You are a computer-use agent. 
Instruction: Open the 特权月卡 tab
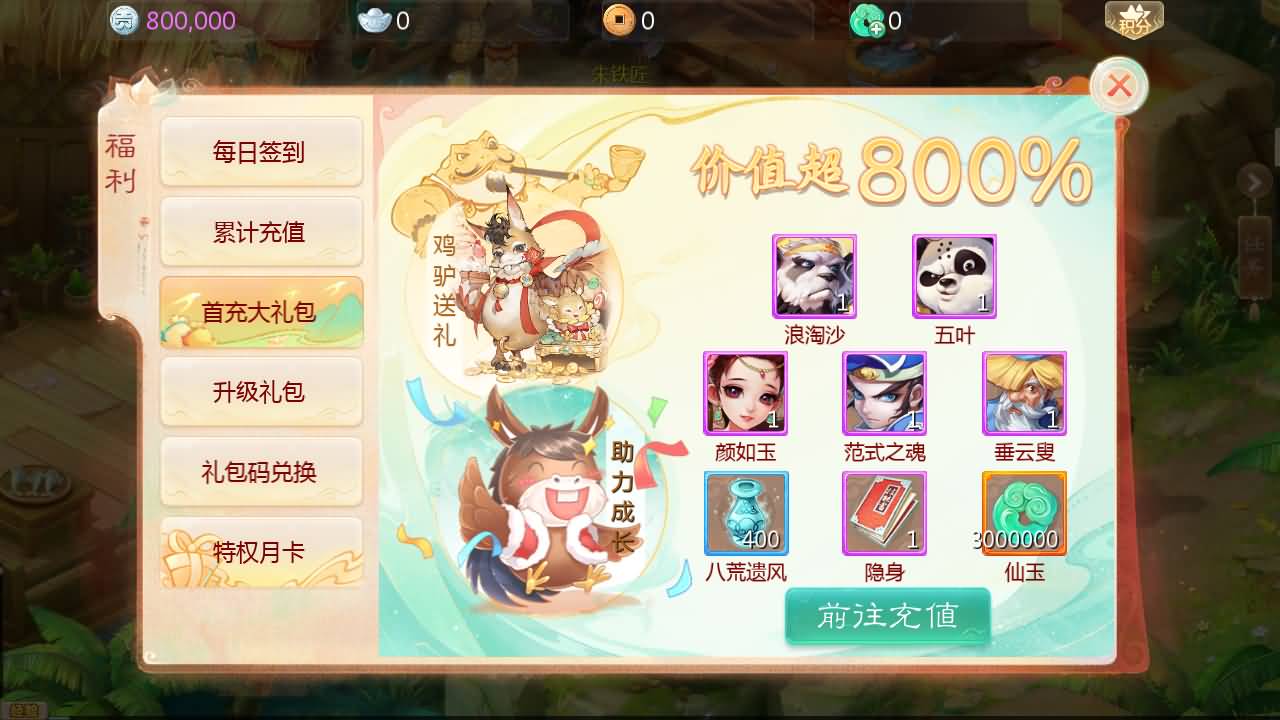[261, 551]
